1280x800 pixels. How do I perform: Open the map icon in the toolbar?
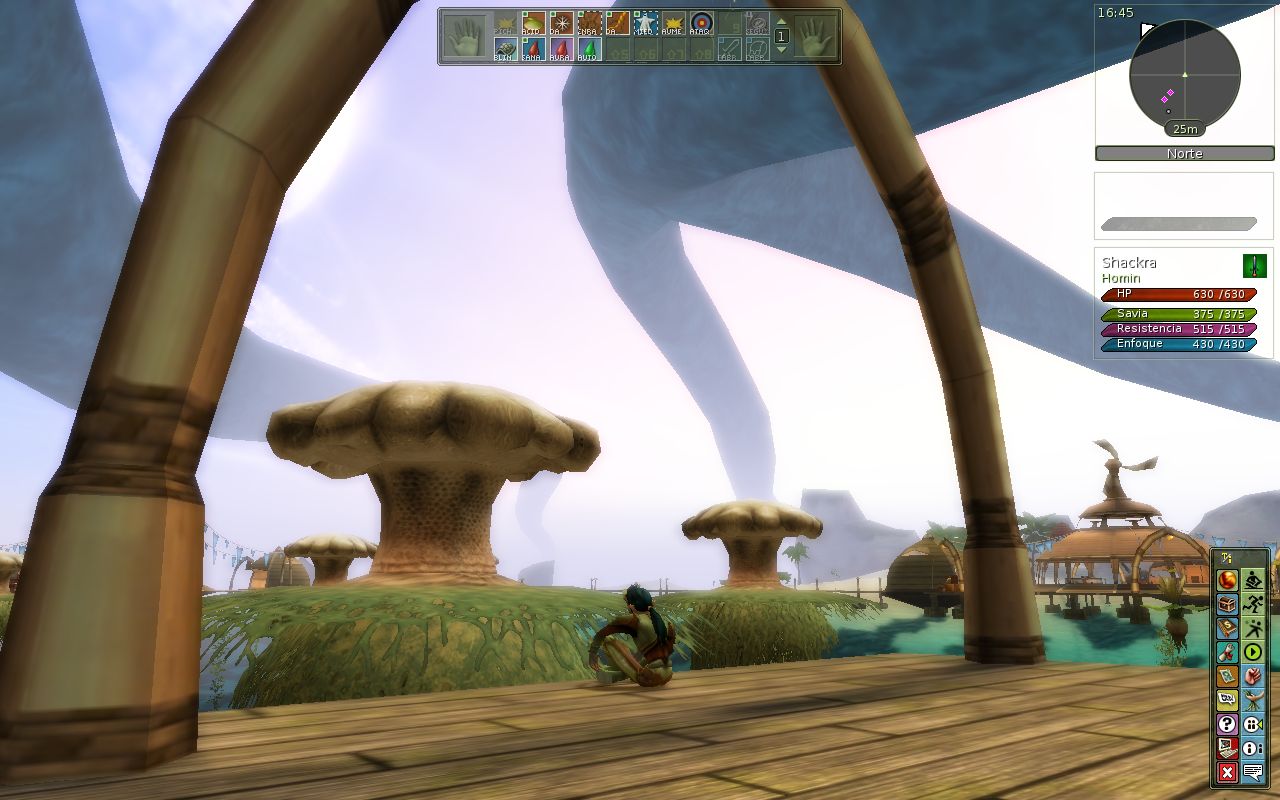(1227, 676)
